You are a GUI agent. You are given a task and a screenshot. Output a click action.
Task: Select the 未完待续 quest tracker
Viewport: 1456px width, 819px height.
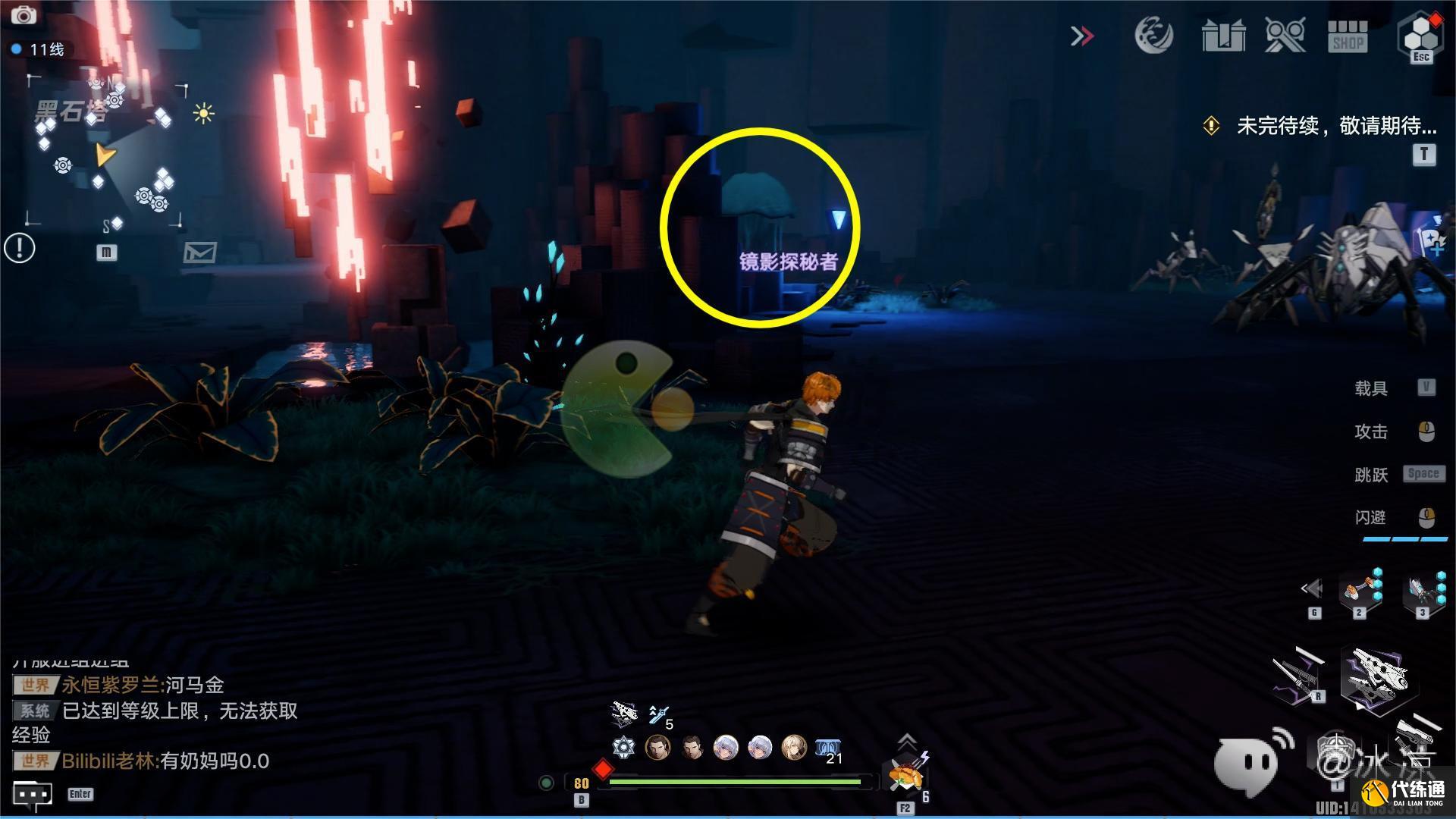[1335, 126]
